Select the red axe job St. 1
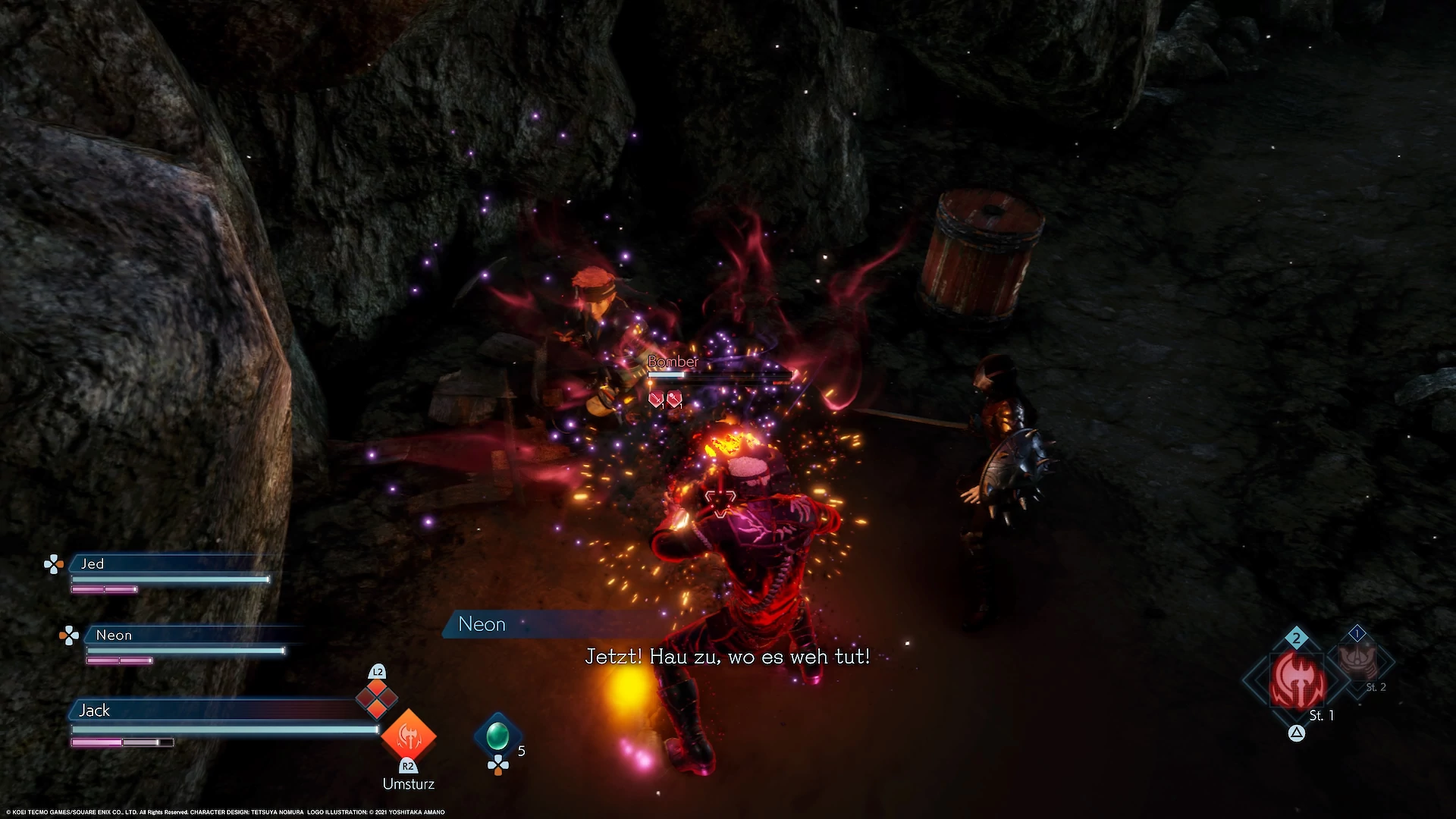 pyautogui.click(x=1299, y=680)
